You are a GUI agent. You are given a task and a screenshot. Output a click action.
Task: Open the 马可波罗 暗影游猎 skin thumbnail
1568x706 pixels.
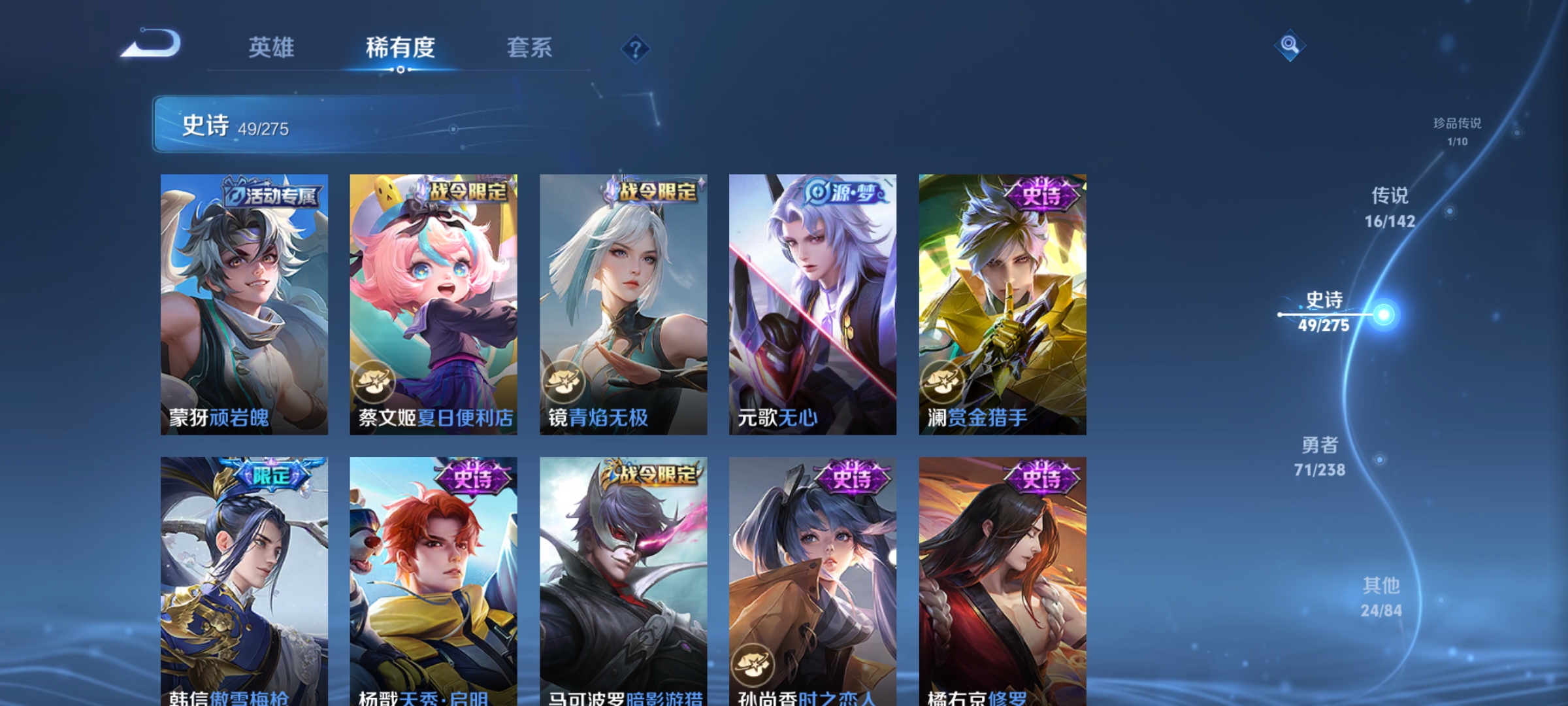point(624,575)
